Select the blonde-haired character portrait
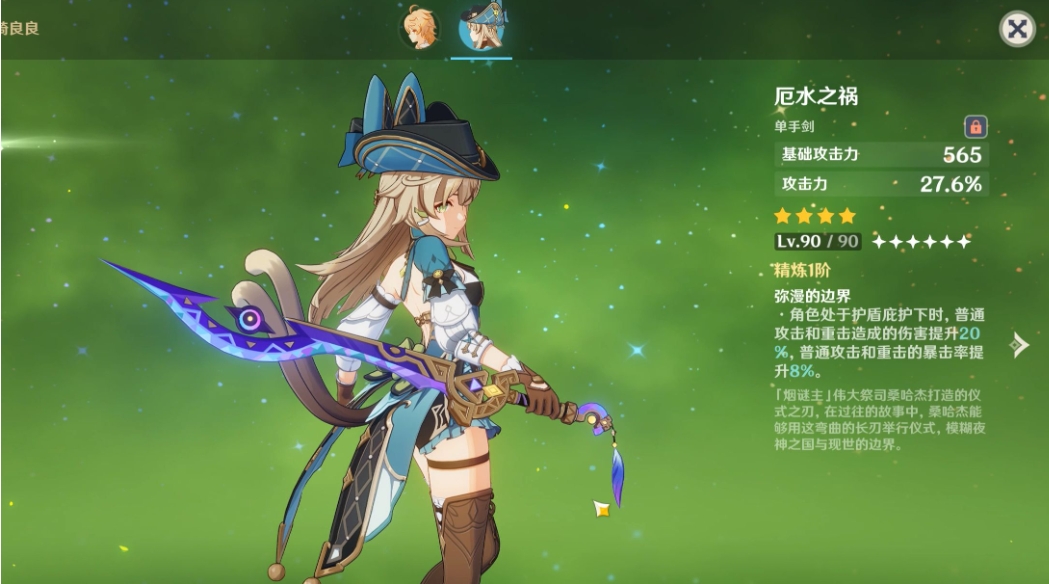 pos(419,27)
